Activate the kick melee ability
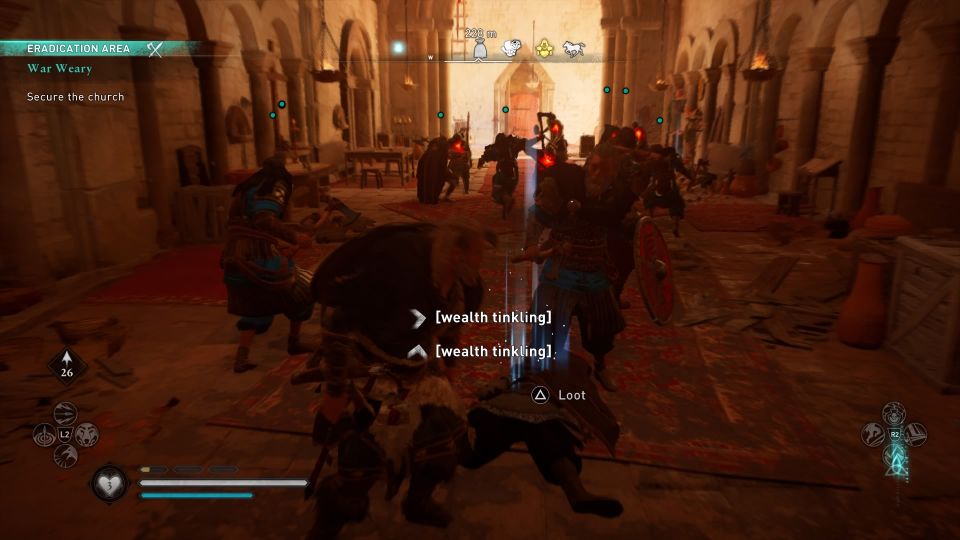The height and width of the screenshot is (540, 960). pos(872,435)
